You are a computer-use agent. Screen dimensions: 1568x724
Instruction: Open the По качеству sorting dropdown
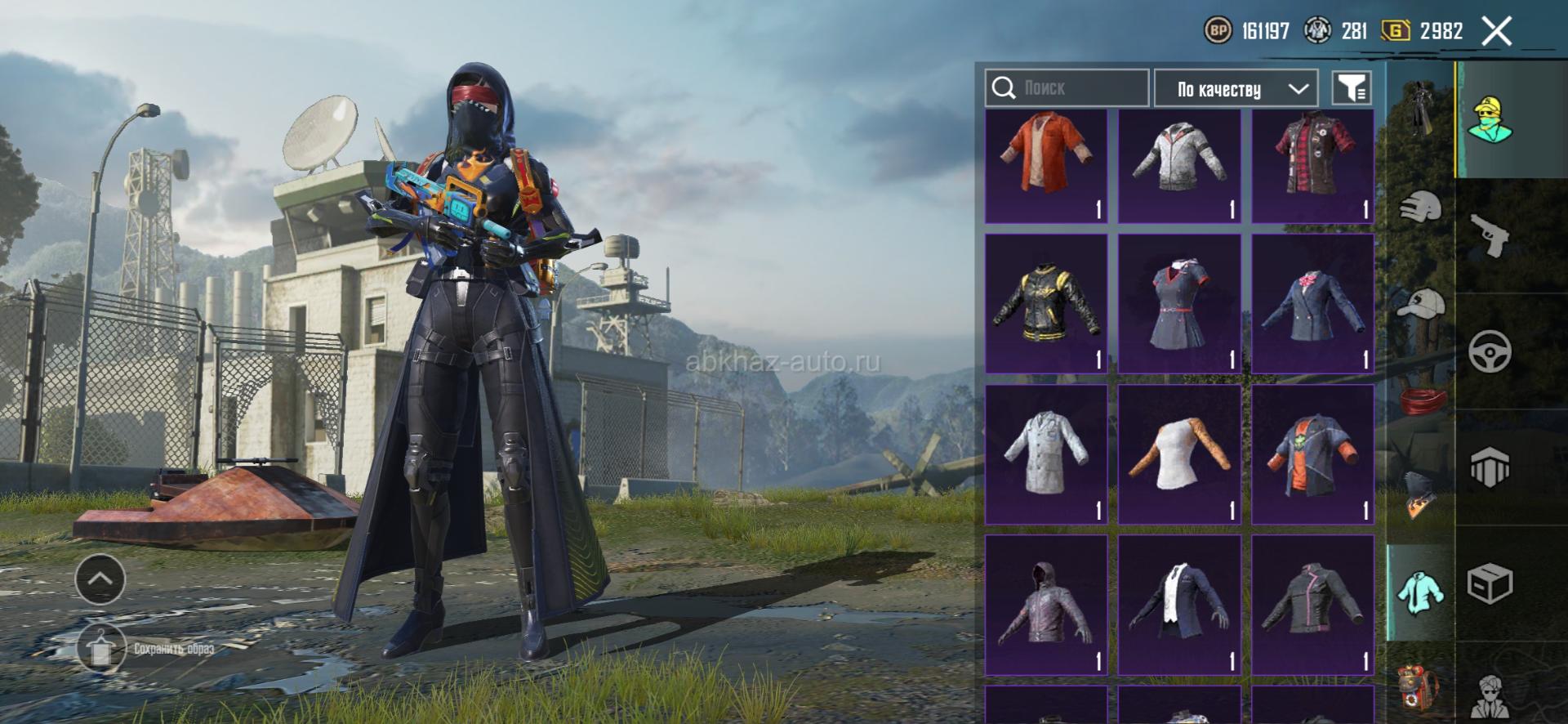pyautogui.click(x=1235, y=88)
